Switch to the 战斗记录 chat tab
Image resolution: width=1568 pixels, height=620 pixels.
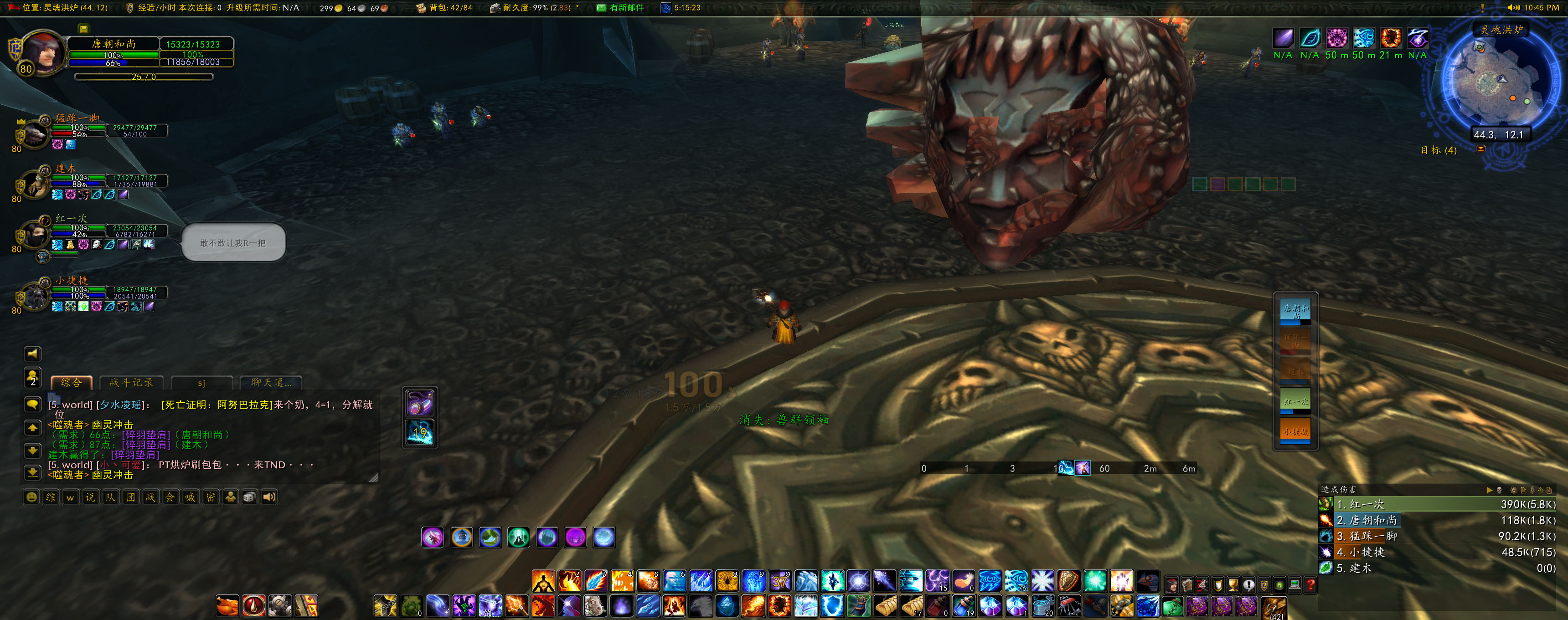pyautogui.click(x=131, y=383)
